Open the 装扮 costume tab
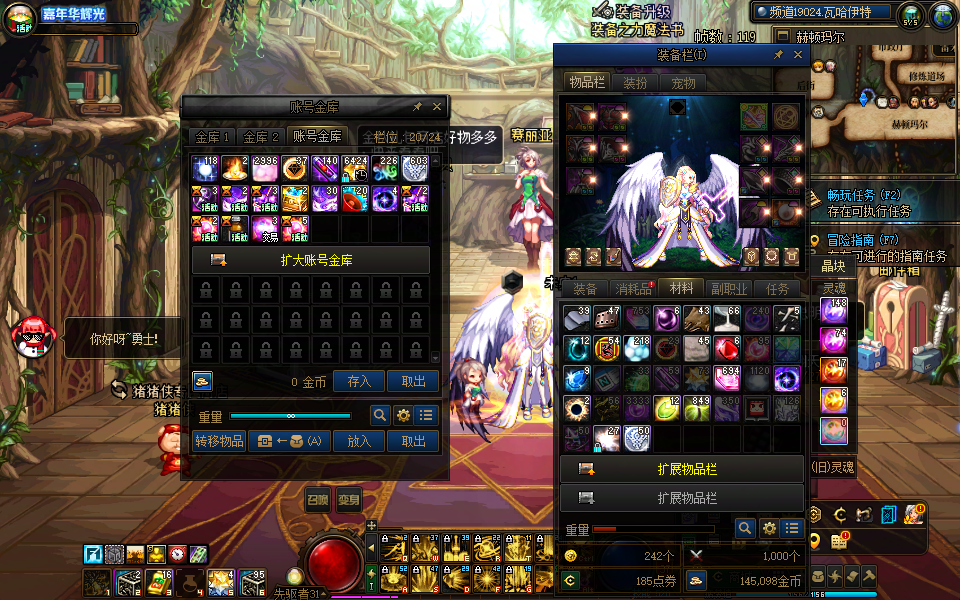960x600 pixels. pyautogui.click(x=635, y=83)
